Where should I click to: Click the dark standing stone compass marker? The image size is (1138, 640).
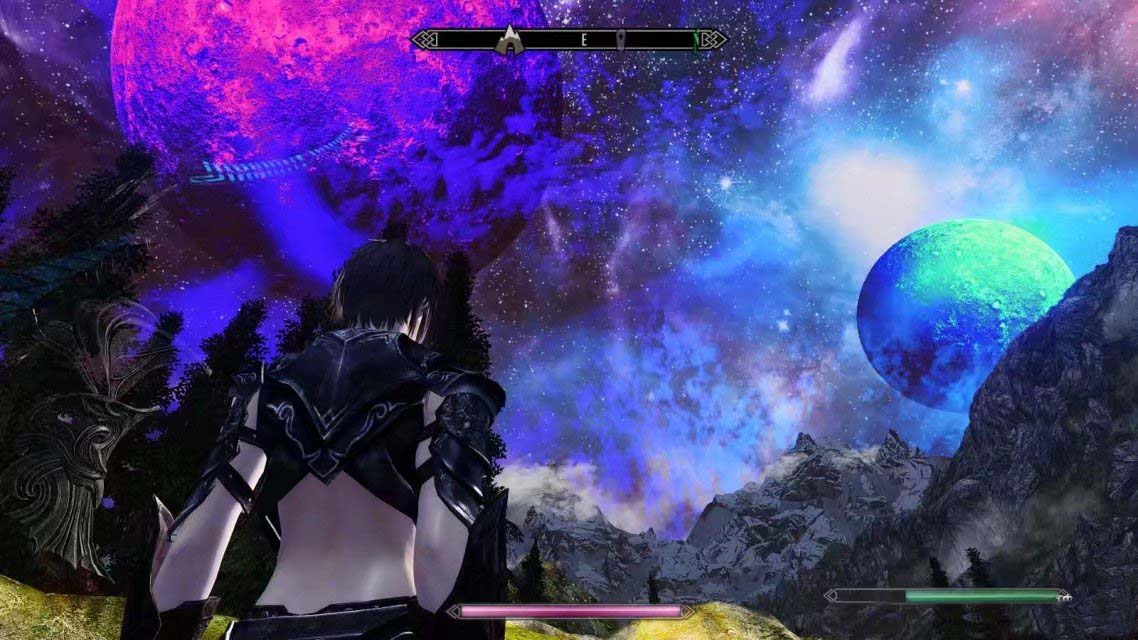(x=621, y=41)
